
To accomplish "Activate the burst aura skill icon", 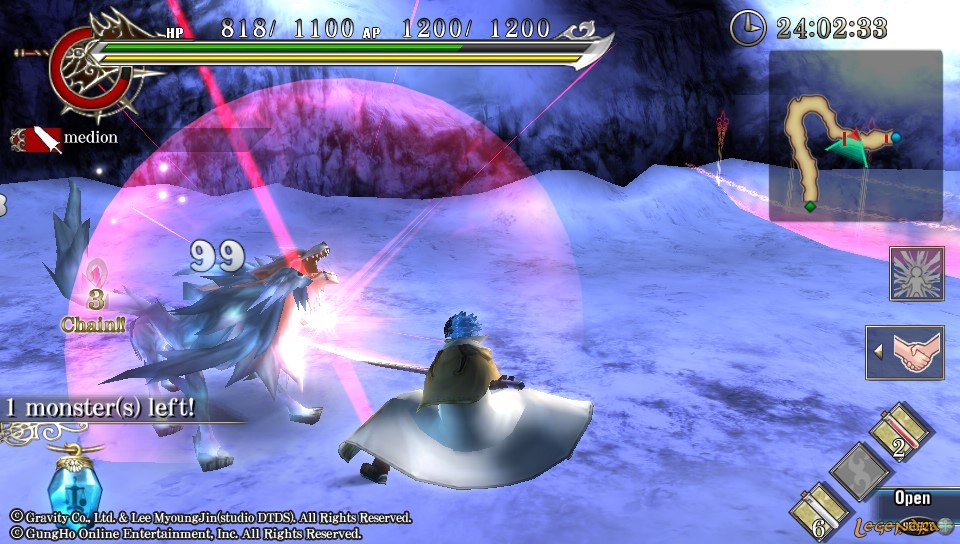I will point(916,273).
